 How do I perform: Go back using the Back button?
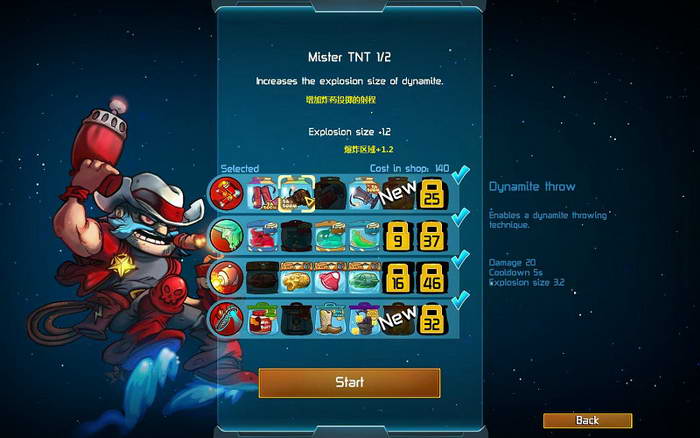587,421
